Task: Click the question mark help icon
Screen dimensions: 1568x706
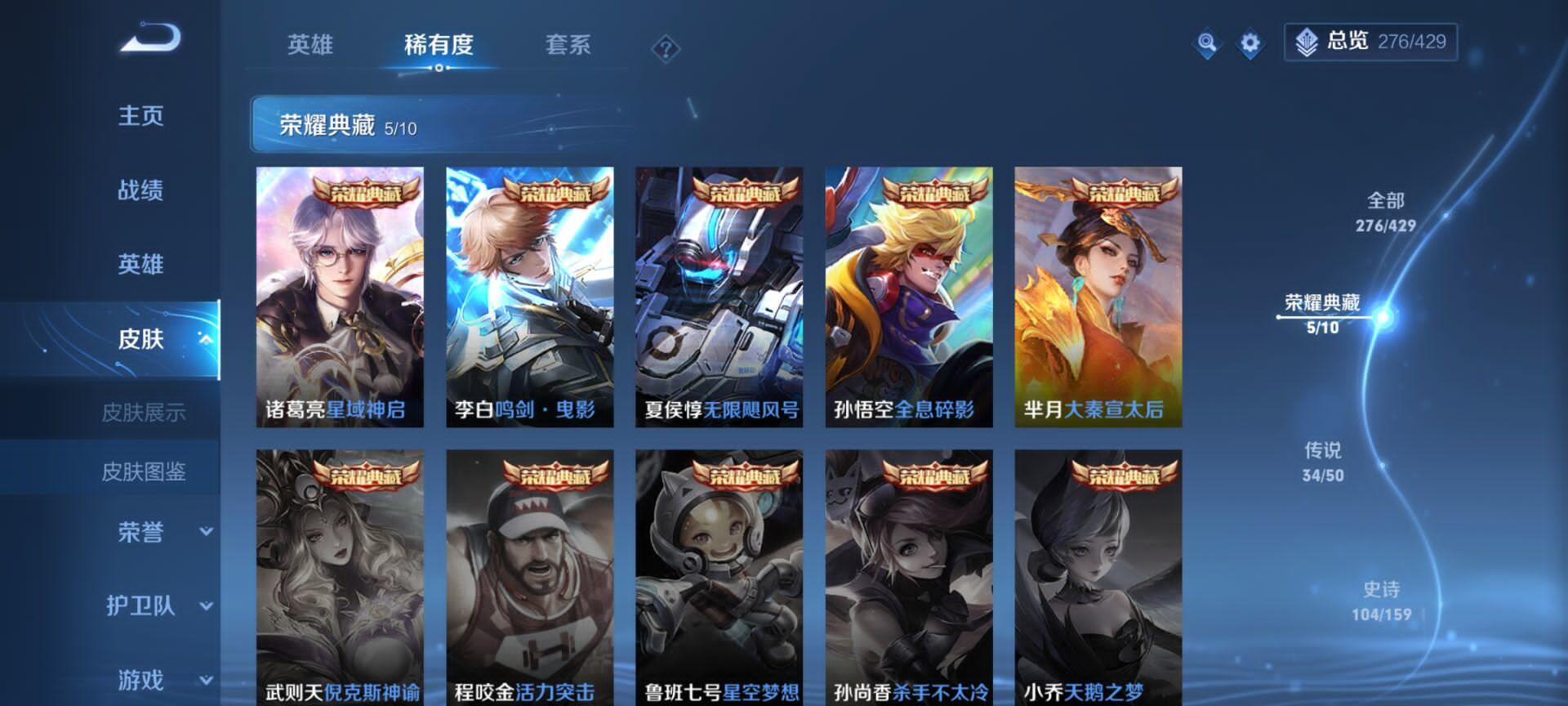Action: click(667, 49)
